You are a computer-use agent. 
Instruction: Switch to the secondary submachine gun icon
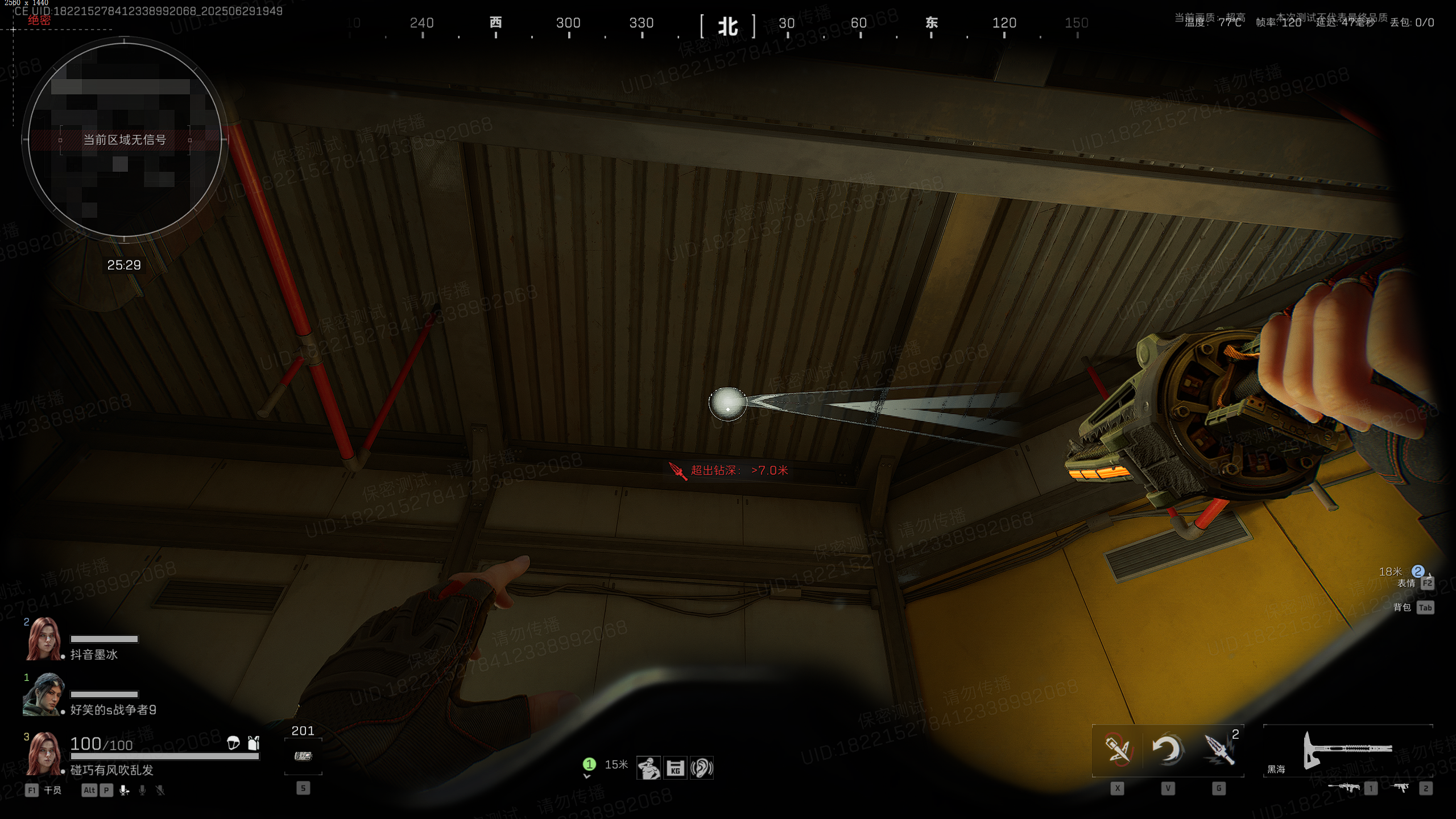[1400, 788]
